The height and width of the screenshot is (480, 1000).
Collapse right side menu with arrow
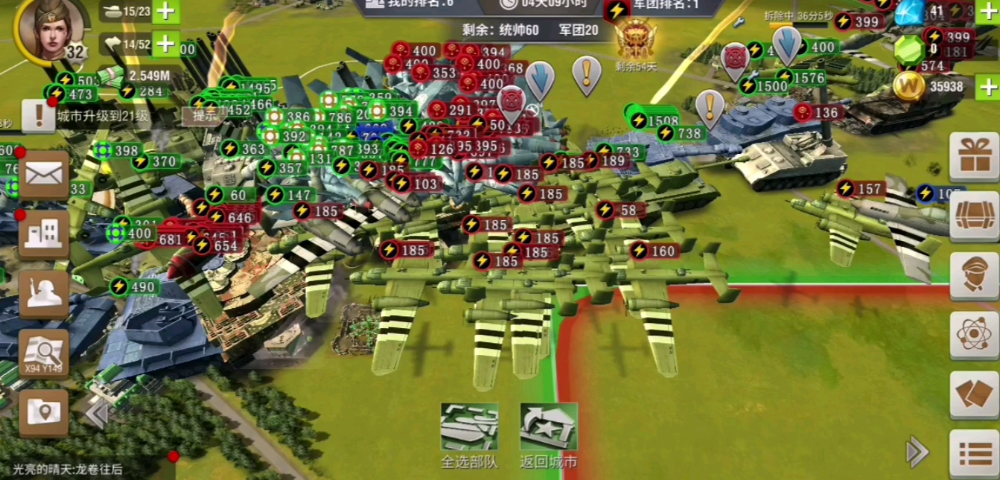click(916, 453)
